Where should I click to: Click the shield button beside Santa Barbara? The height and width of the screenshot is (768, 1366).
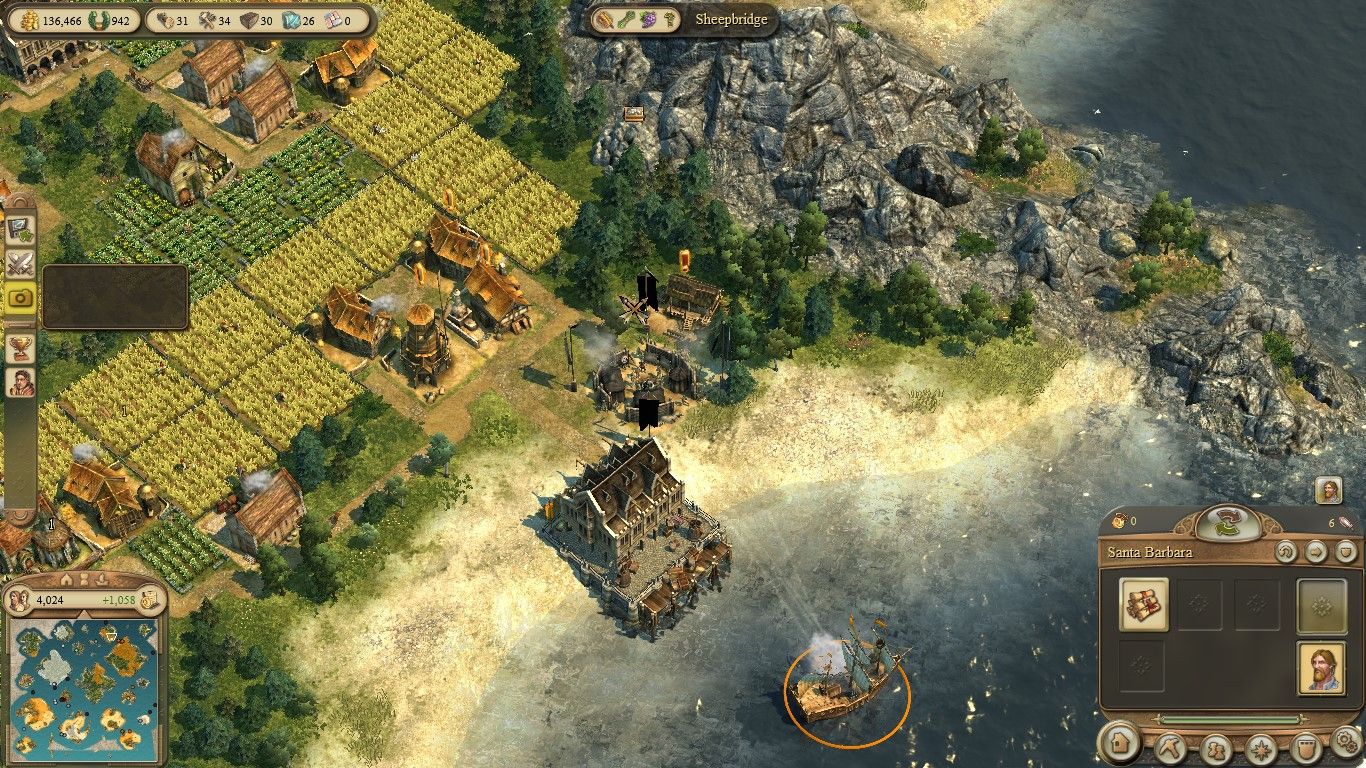(1346, 551)
